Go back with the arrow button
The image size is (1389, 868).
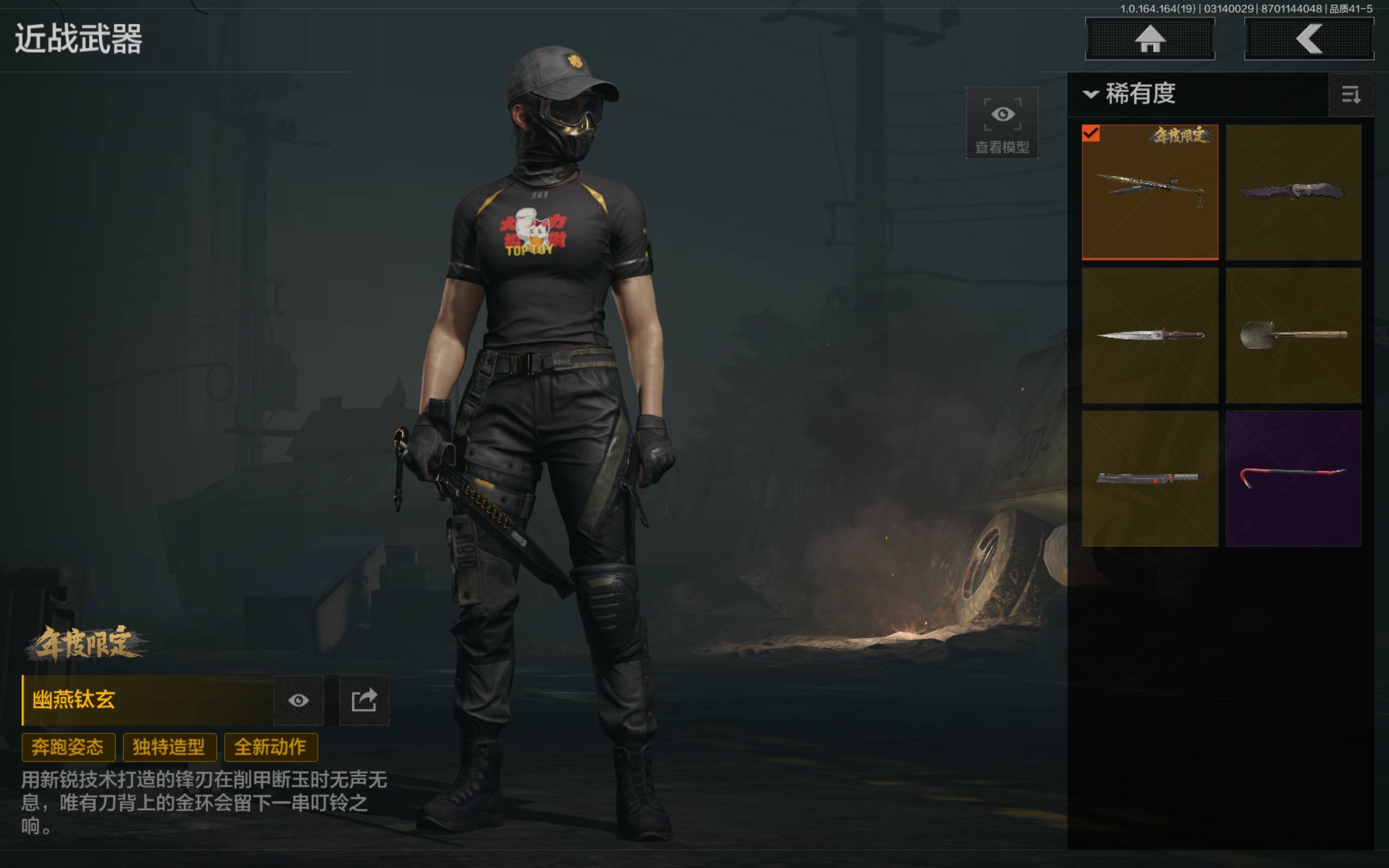click(1308, 39)
